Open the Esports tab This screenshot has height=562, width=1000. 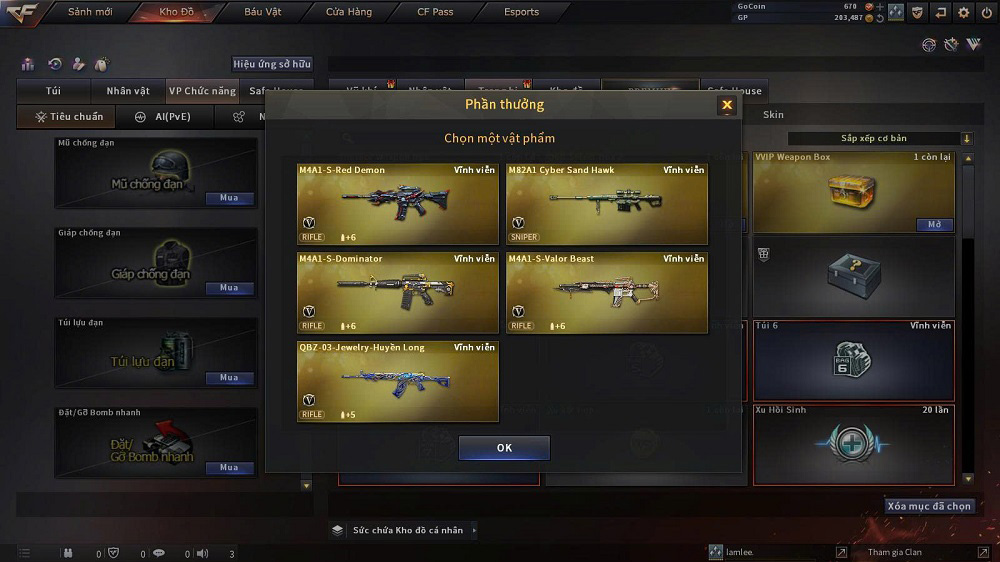(x=521, y=12)
